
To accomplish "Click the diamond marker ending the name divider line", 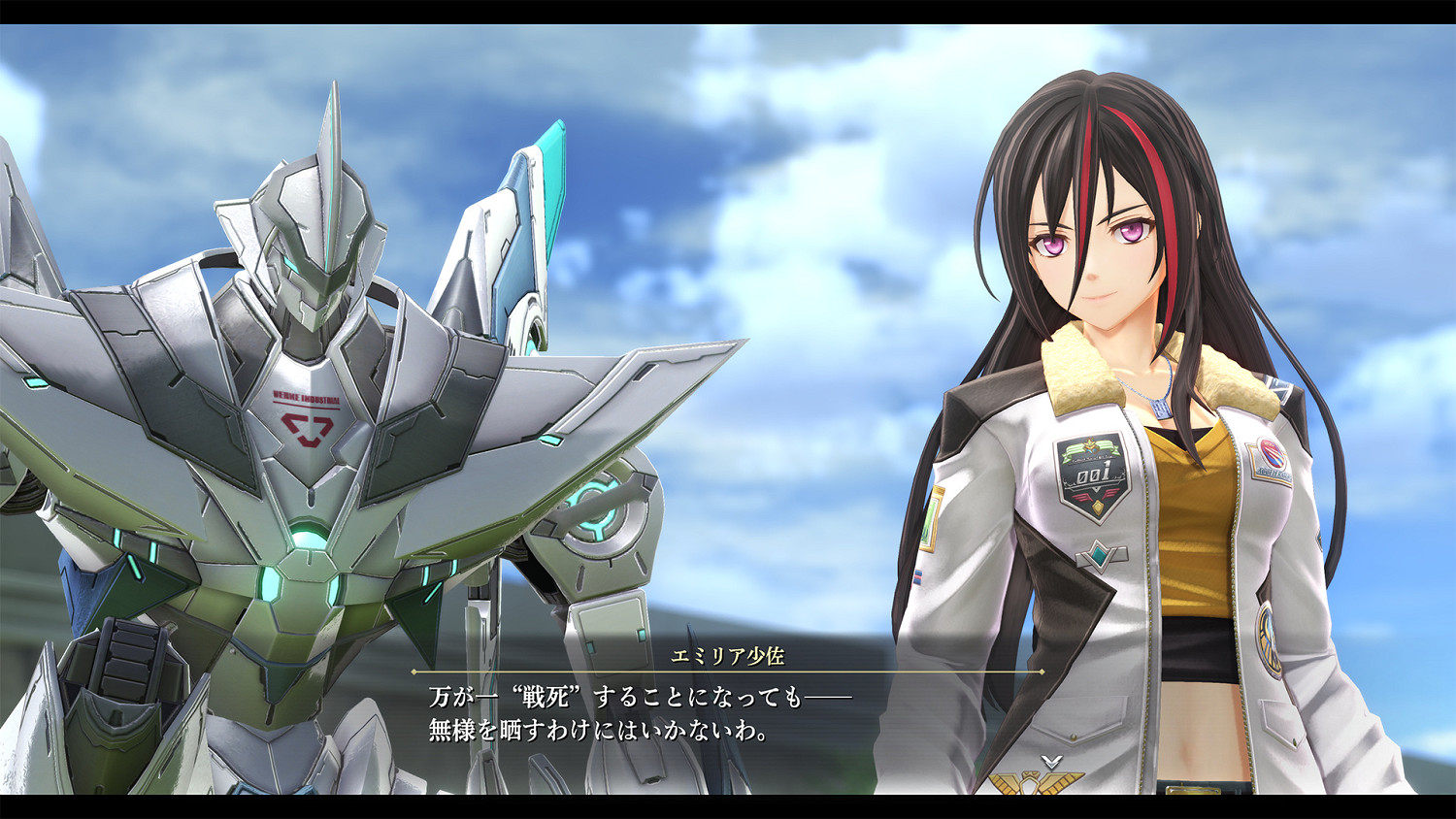I will point(1042,672).
